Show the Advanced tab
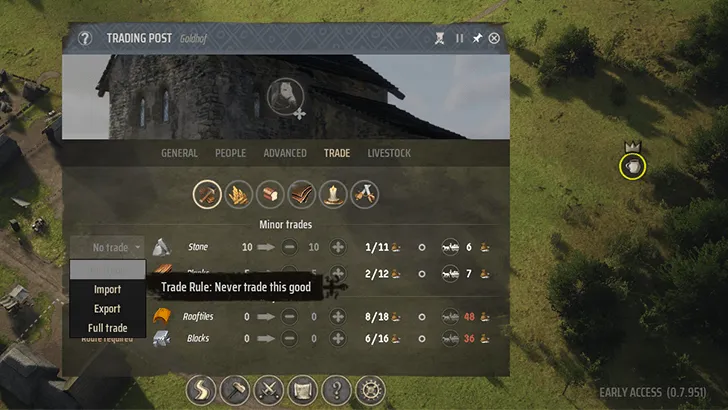 tap(285, 153)
